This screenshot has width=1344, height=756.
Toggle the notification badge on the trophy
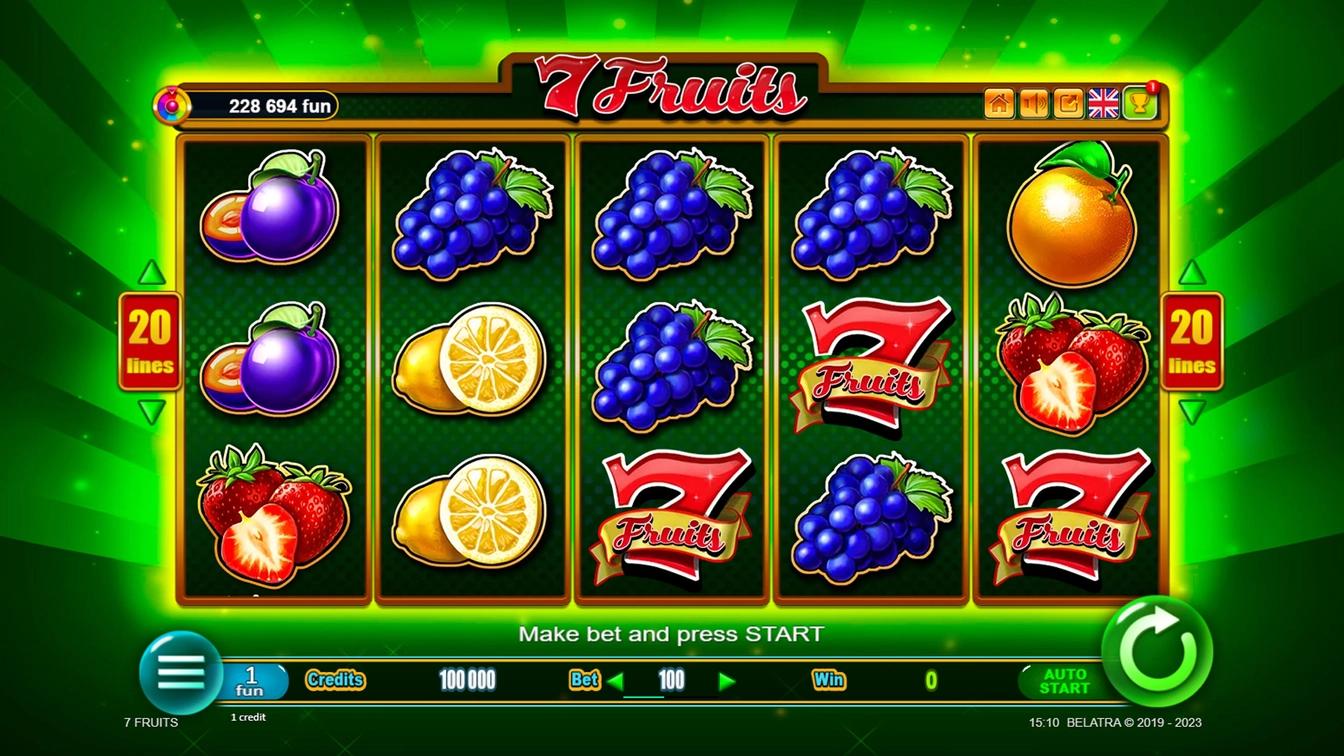[1152, 89]
